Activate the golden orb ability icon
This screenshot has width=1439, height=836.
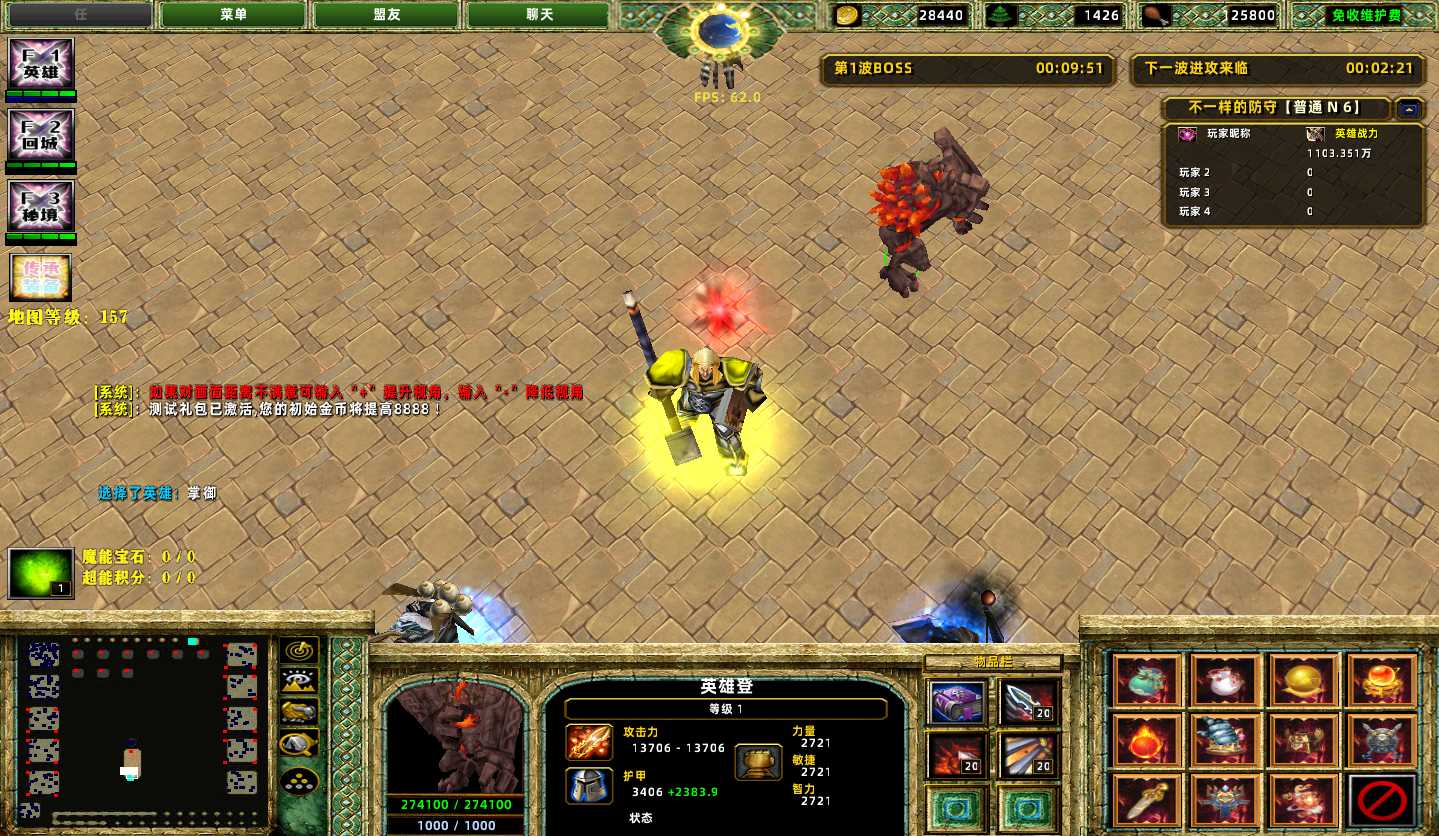point(1304,681)
